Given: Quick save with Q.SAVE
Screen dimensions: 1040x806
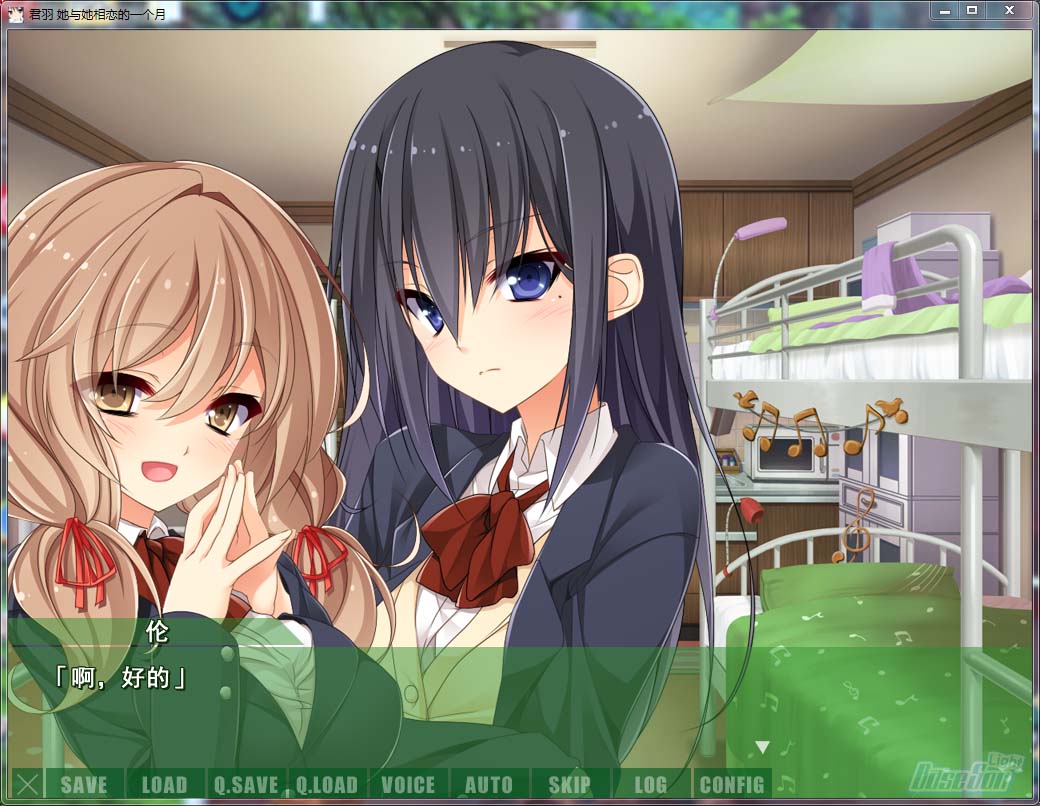Looking at the screenshot, I should 246,784.
